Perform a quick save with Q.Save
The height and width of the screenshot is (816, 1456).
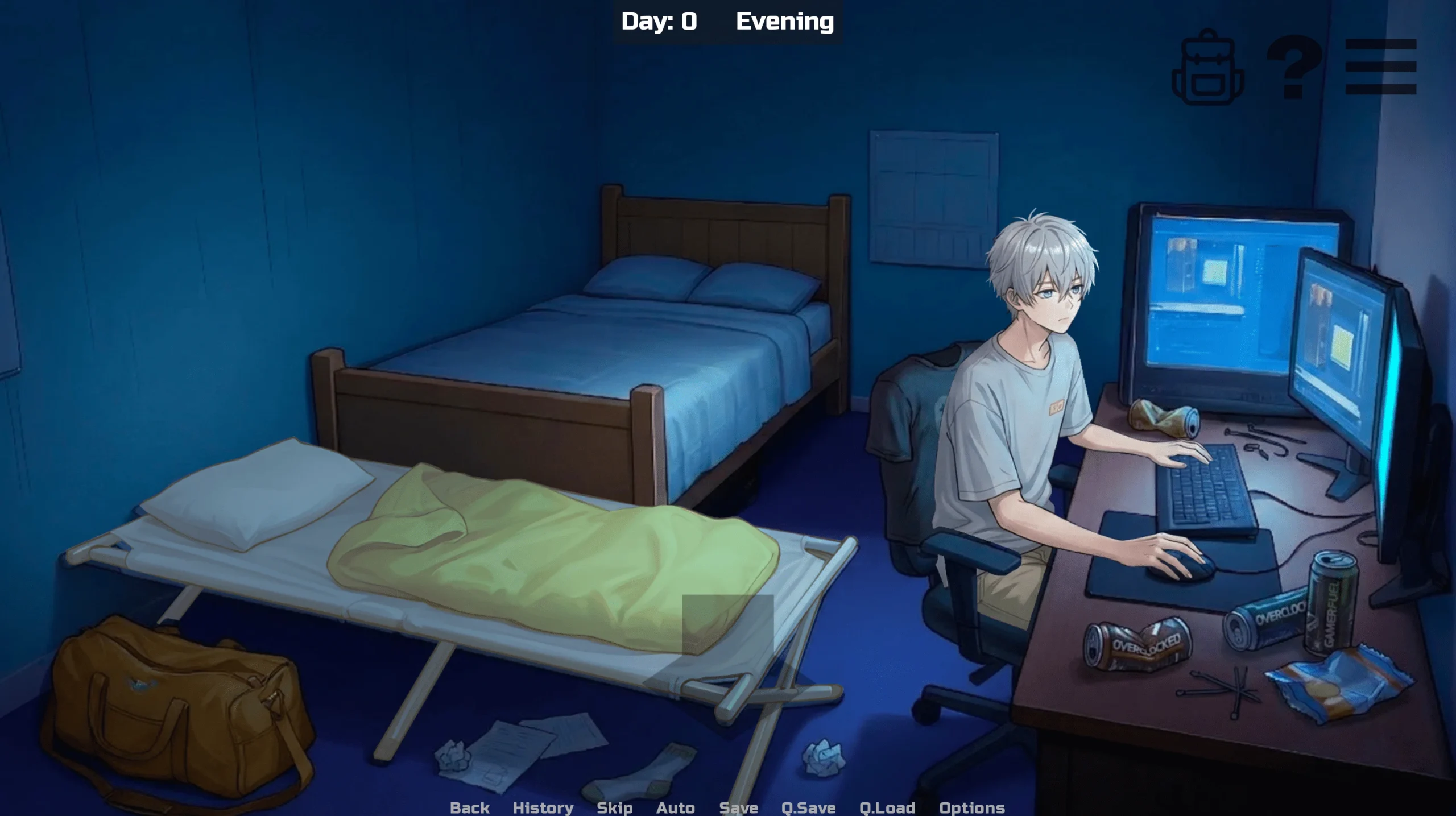808,807
